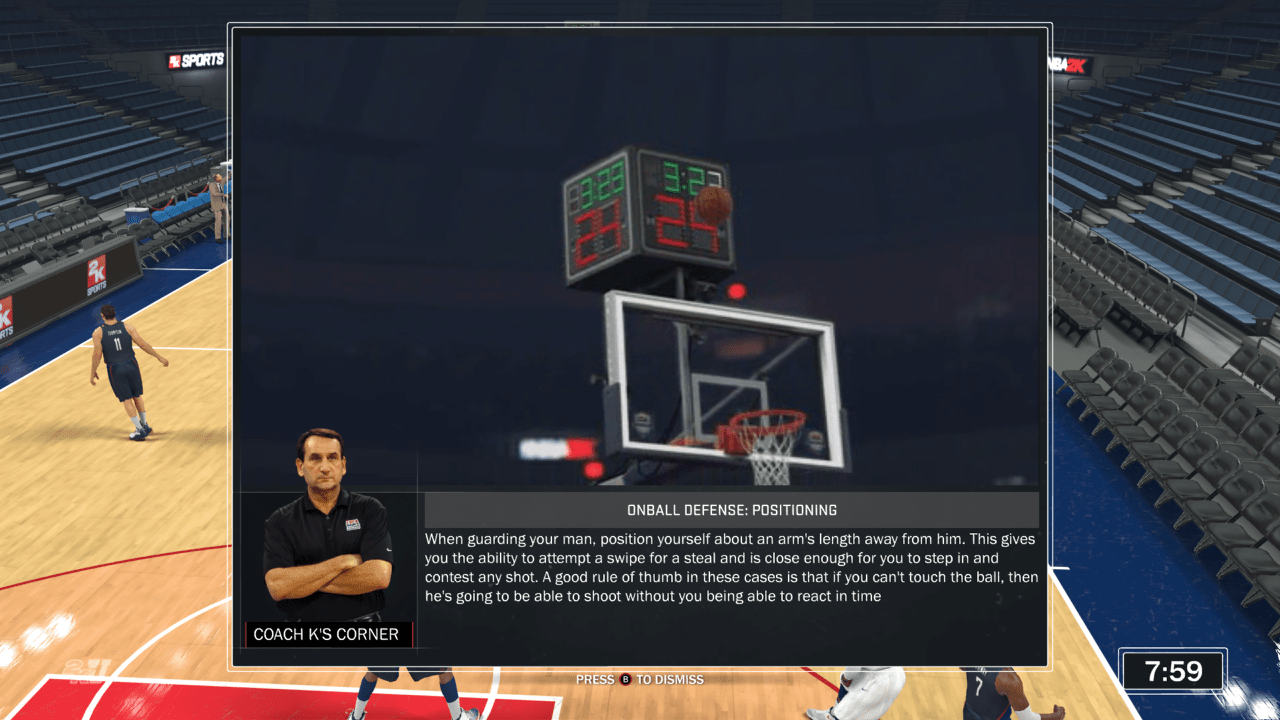Collapse the Coach K's Corner label banner
1280x720 pixels.
[x=328, y=634]
